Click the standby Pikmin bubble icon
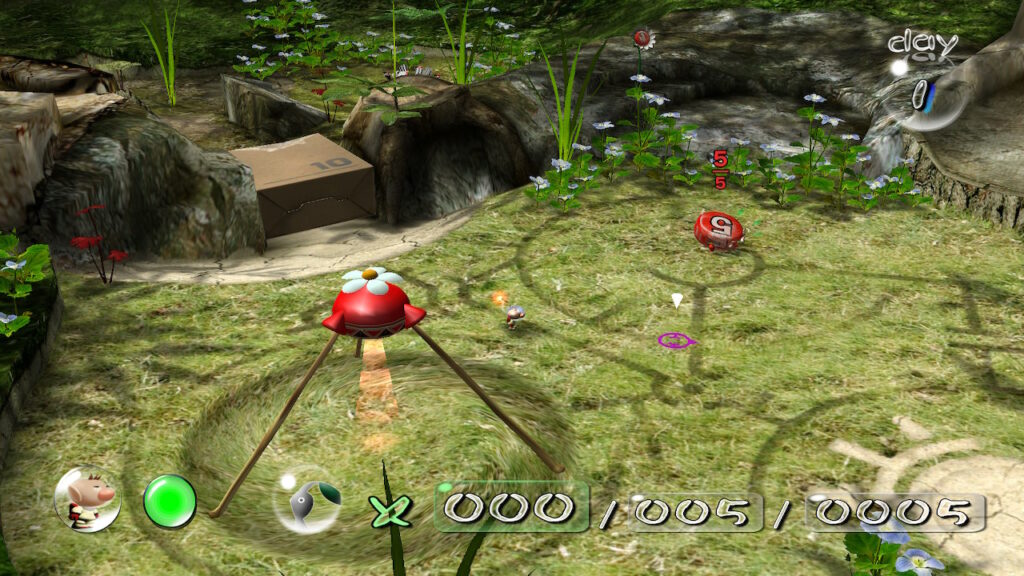This screenshot has height=576, width=1024. pyautogui.click(x=306, y=498)
